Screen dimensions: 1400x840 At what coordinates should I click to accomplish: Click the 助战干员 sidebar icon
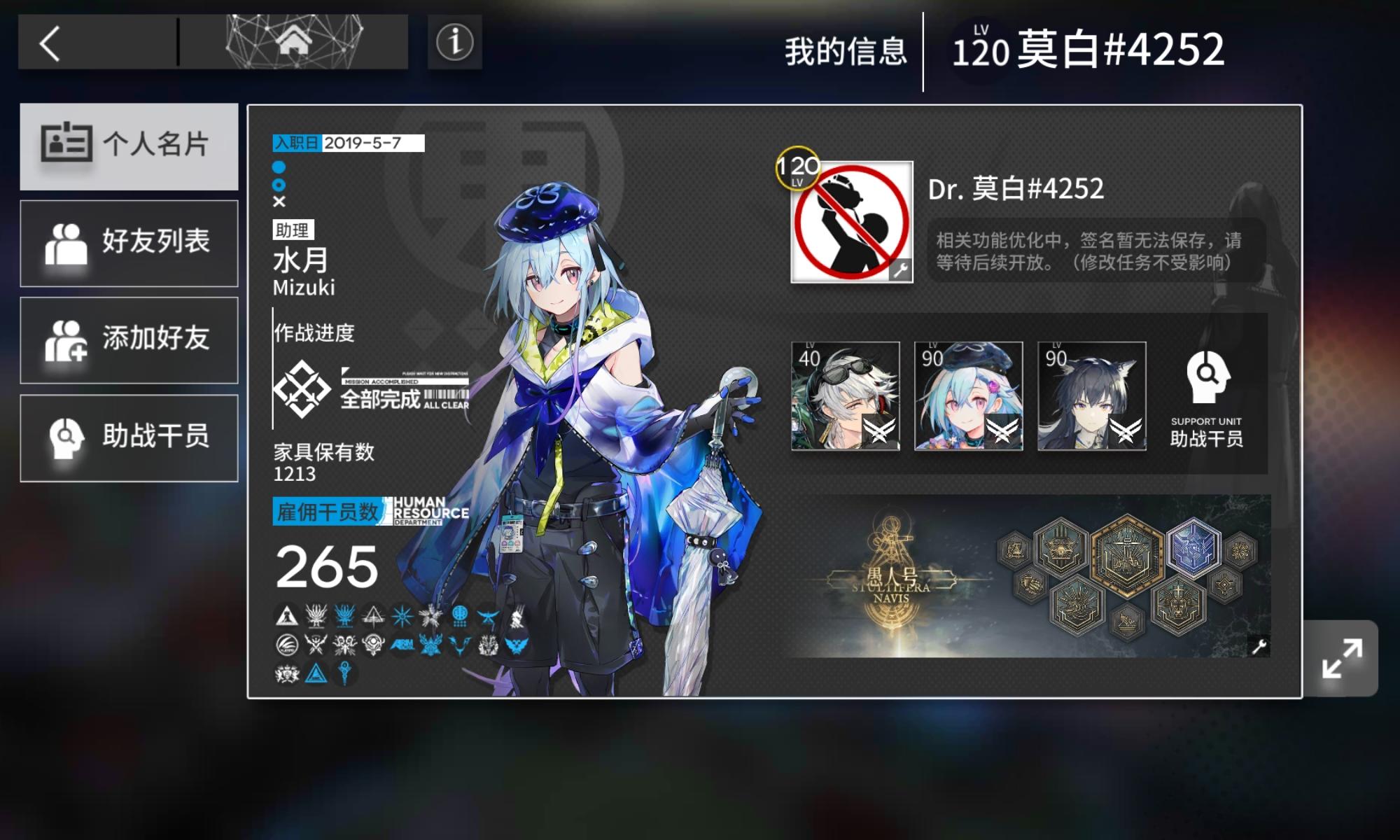point(67,438)
